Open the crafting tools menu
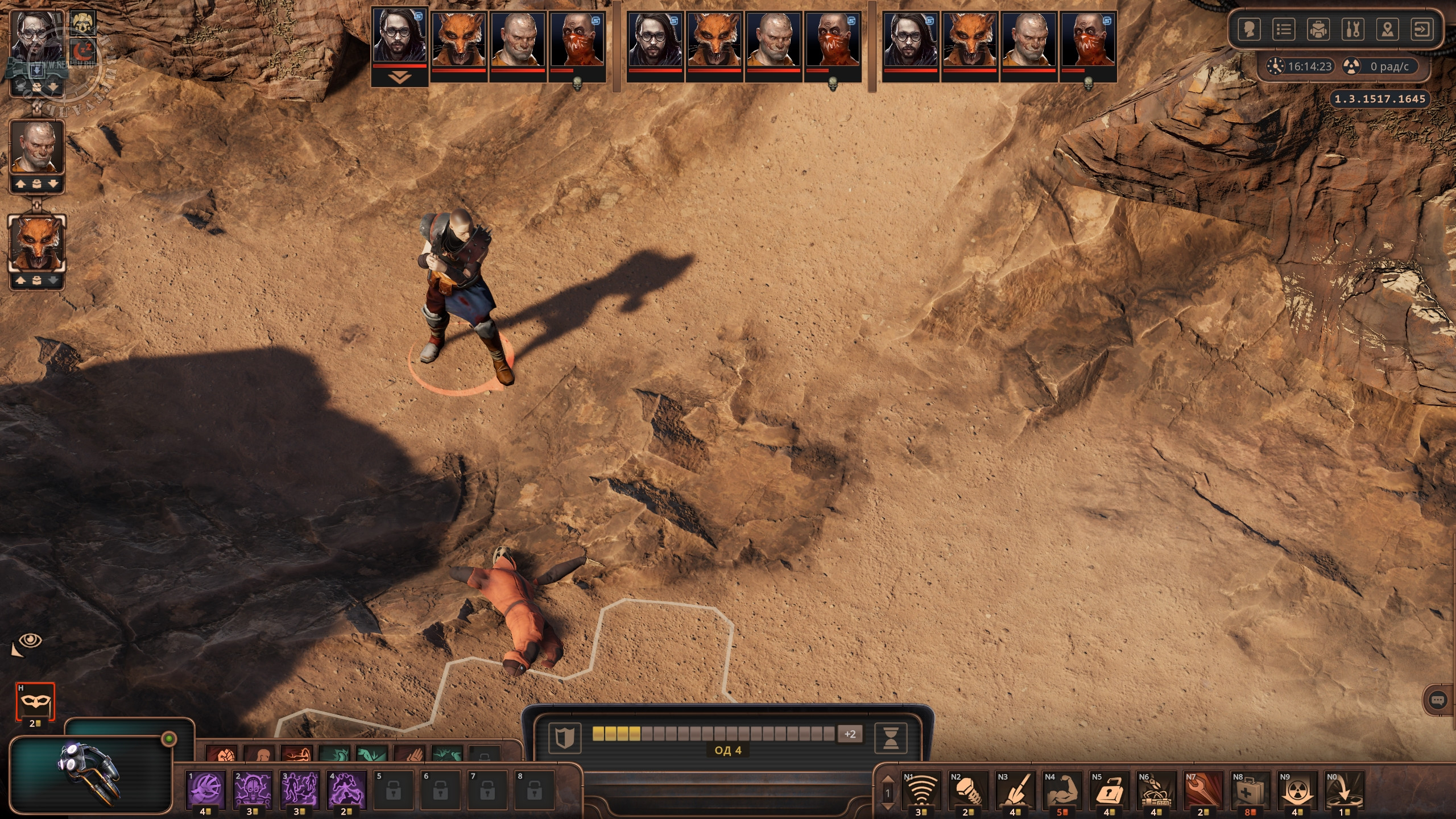This screenshot has width=1456, height=819. (1353, 29)
